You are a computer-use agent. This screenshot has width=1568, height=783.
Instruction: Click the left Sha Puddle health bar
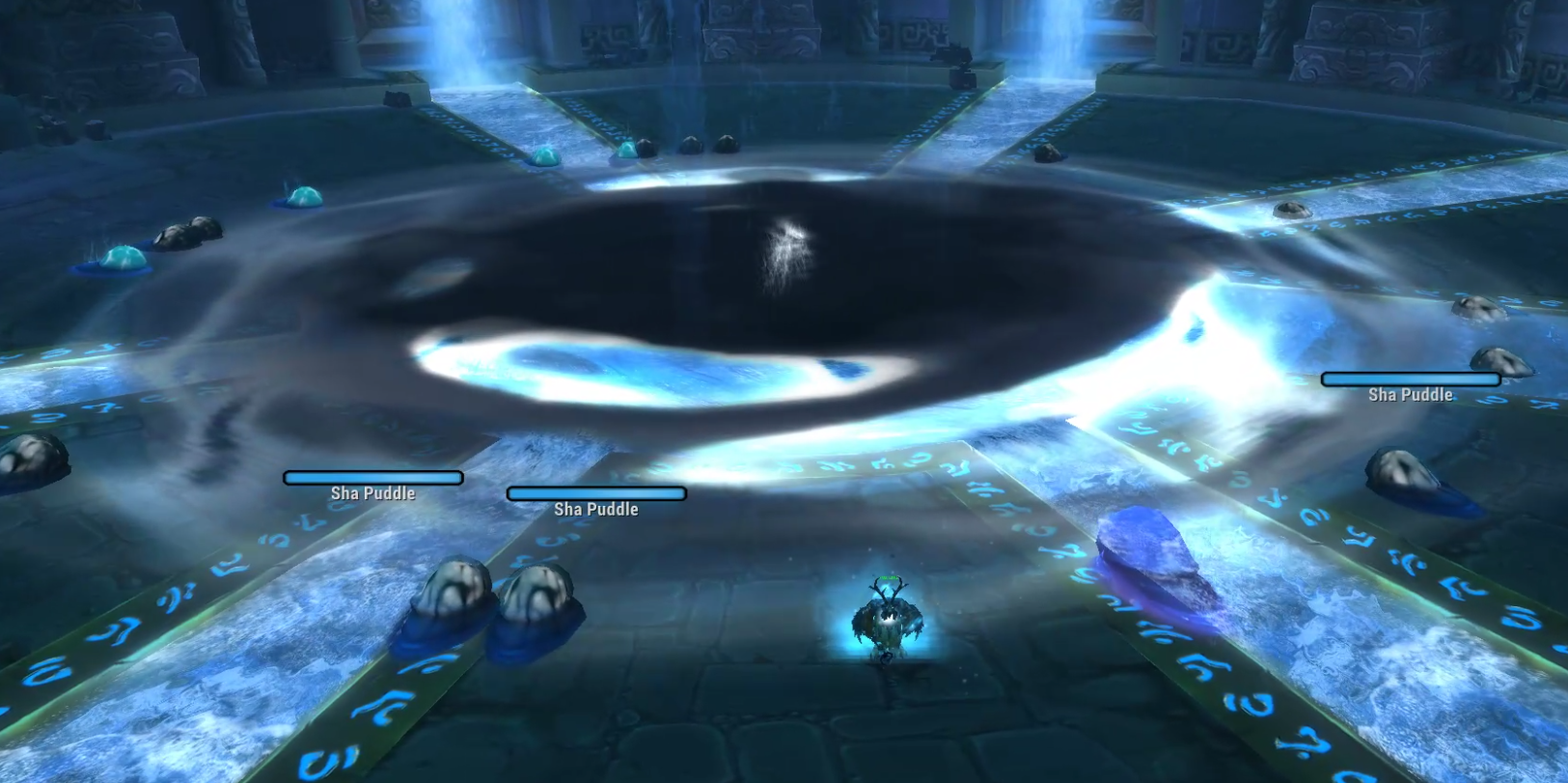click(x=372, y=477)
